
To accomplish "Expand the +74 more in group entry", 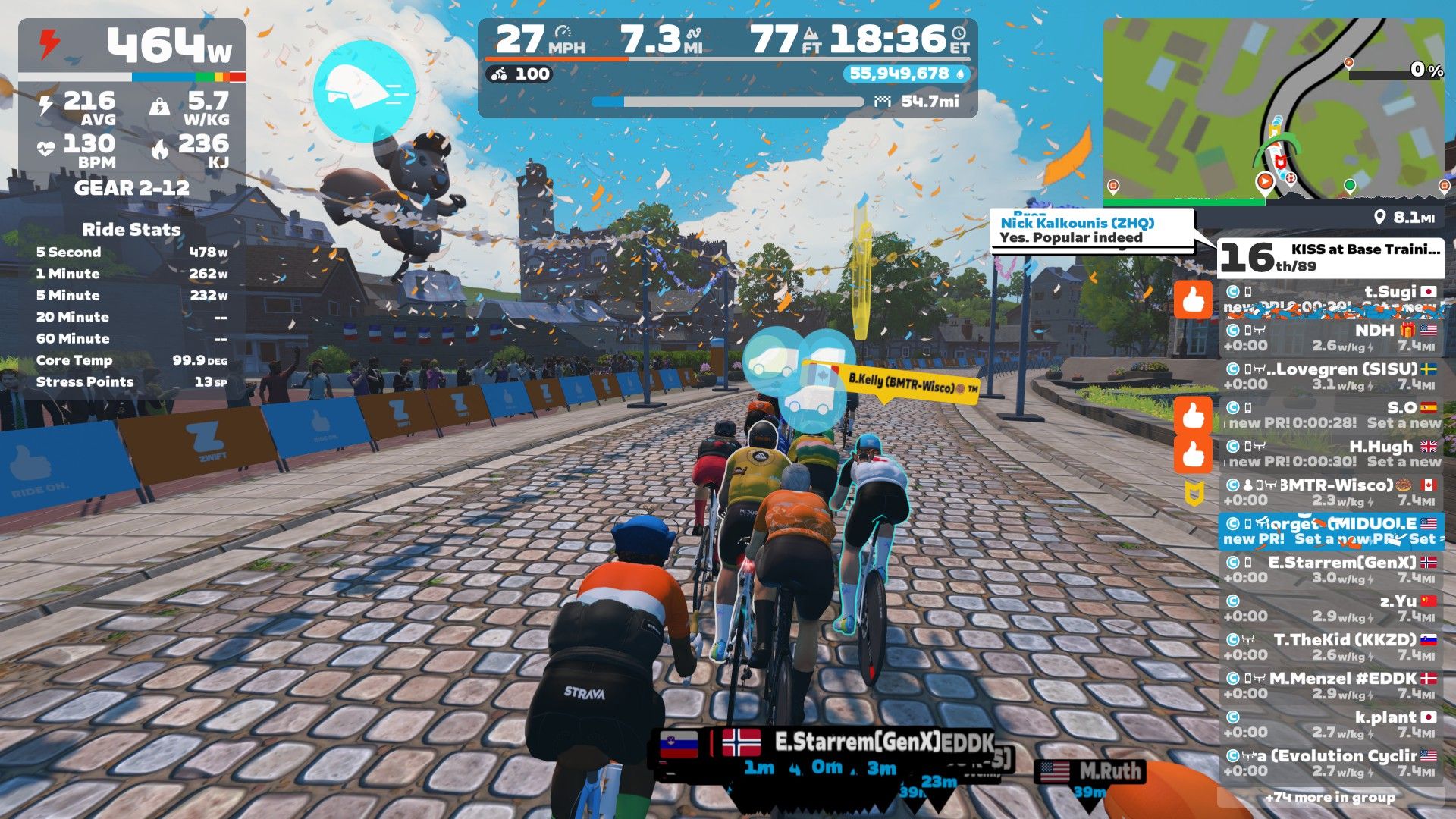I will (x=1329, y=797).
